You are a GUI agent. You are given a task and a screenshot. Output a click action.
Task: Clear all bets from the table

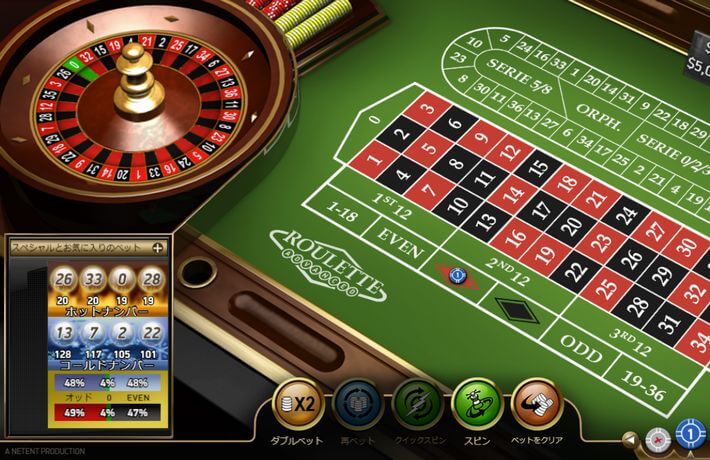[x=537, y=402]
